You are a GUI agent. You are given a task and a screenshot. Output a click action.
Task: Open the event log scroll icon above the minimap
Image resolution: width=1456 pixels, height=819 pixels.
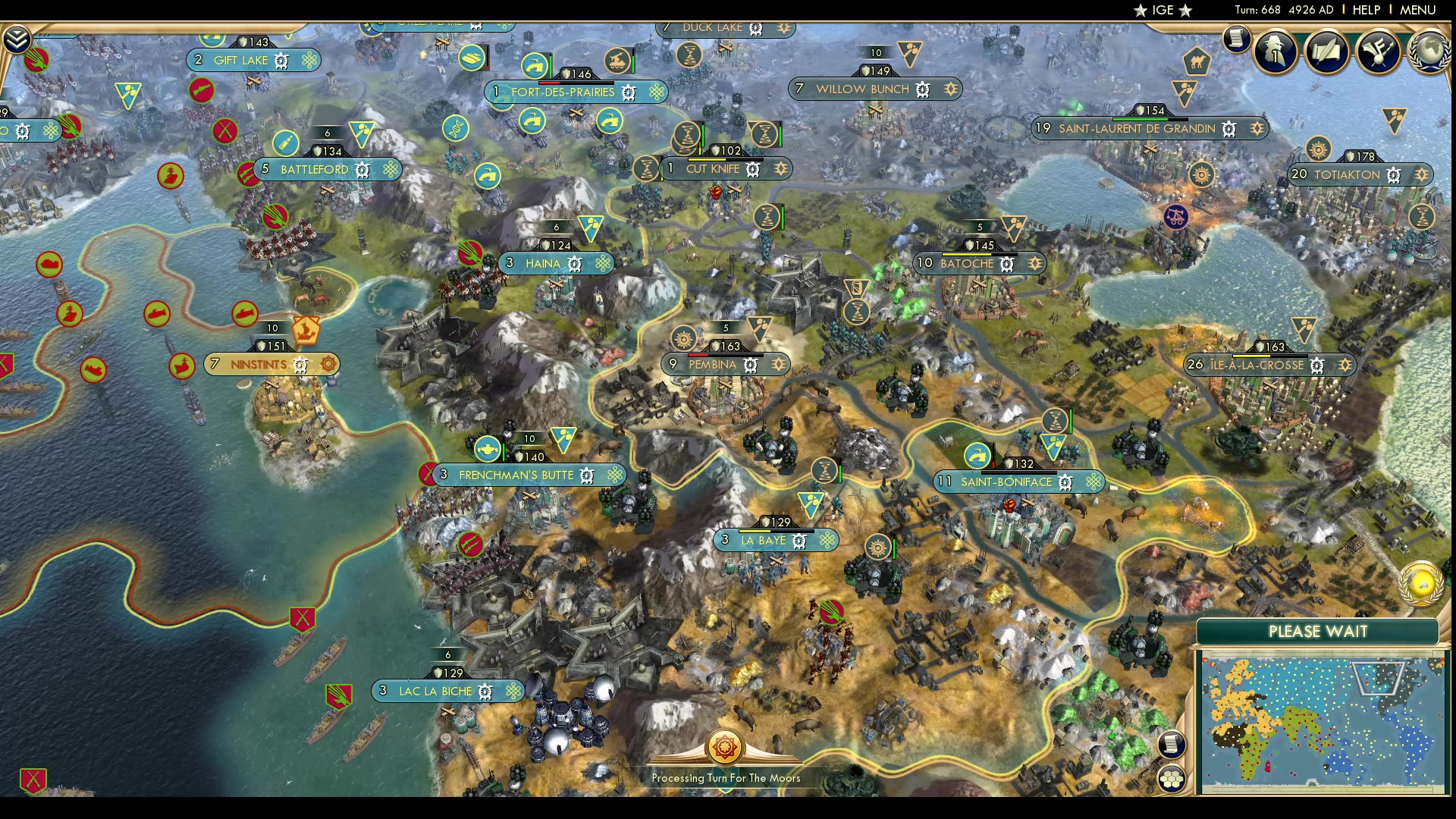pos(1172,744)
